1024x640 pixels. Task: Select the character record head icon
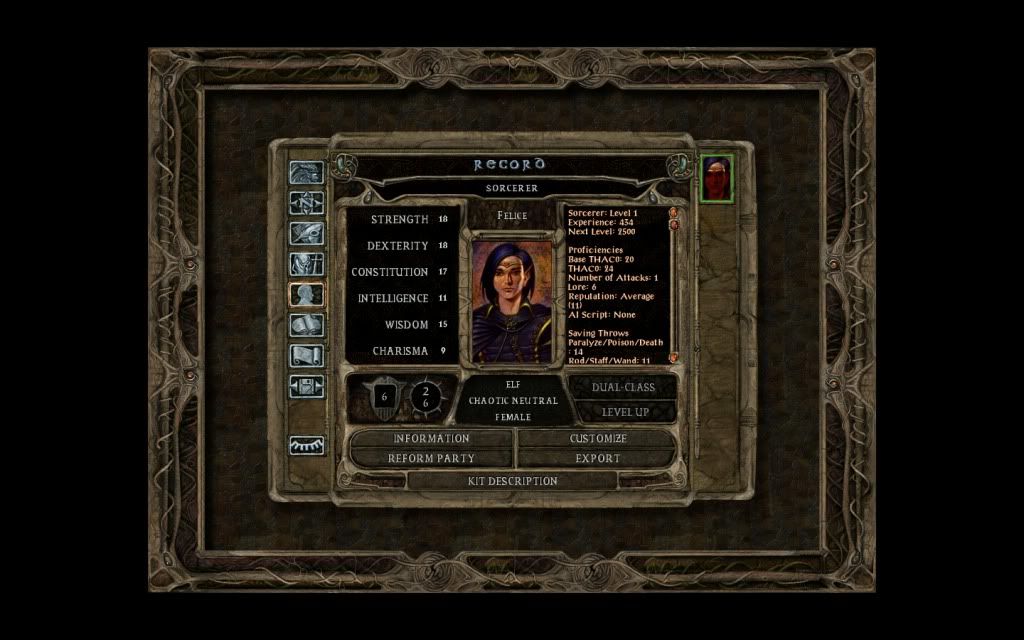[306, 294]
